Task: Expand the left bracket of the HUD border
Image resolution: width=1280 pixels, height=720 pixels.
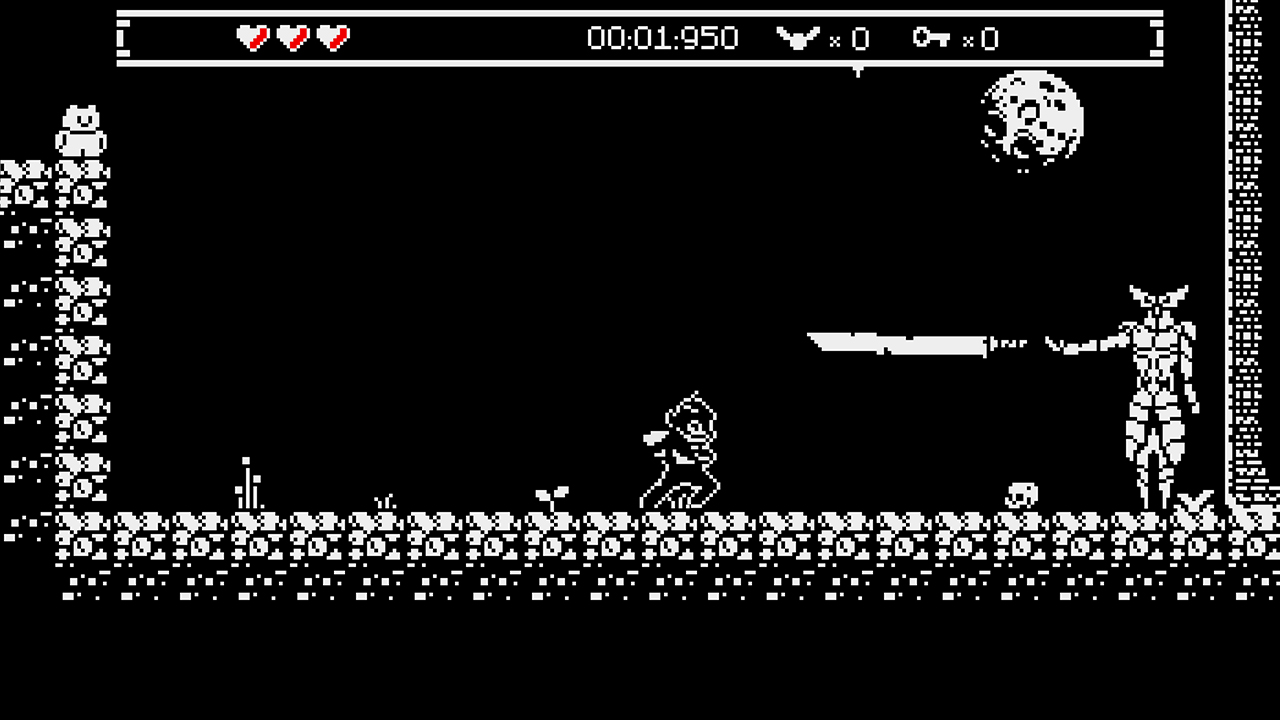Action: coord(124,38)
